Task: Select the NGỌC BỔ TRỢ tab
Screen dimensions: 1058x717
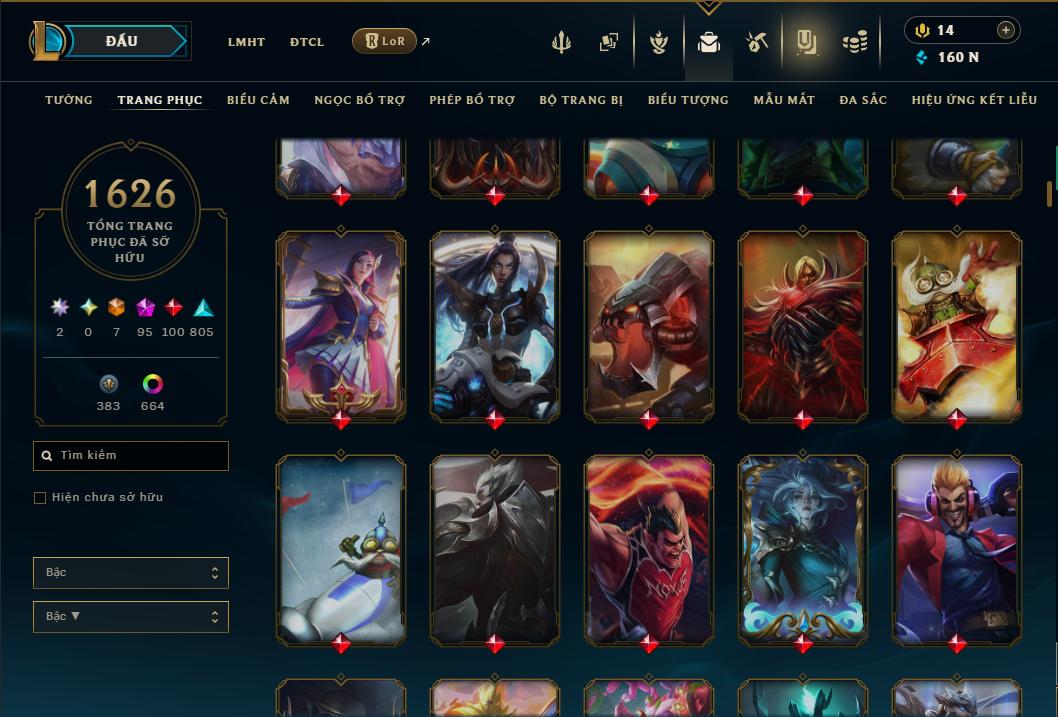Action: tap(359, 100)
